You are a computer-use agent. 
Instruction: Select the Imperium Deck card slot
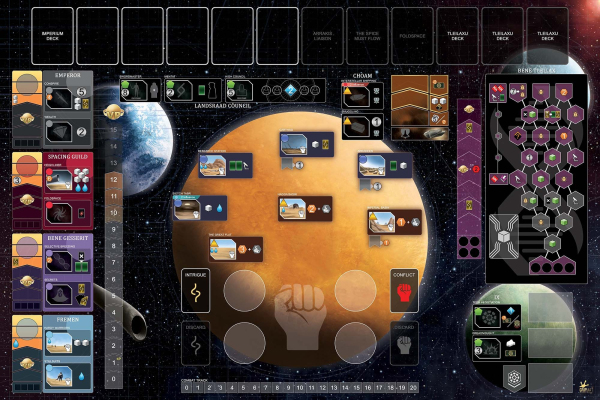[53, 36]
